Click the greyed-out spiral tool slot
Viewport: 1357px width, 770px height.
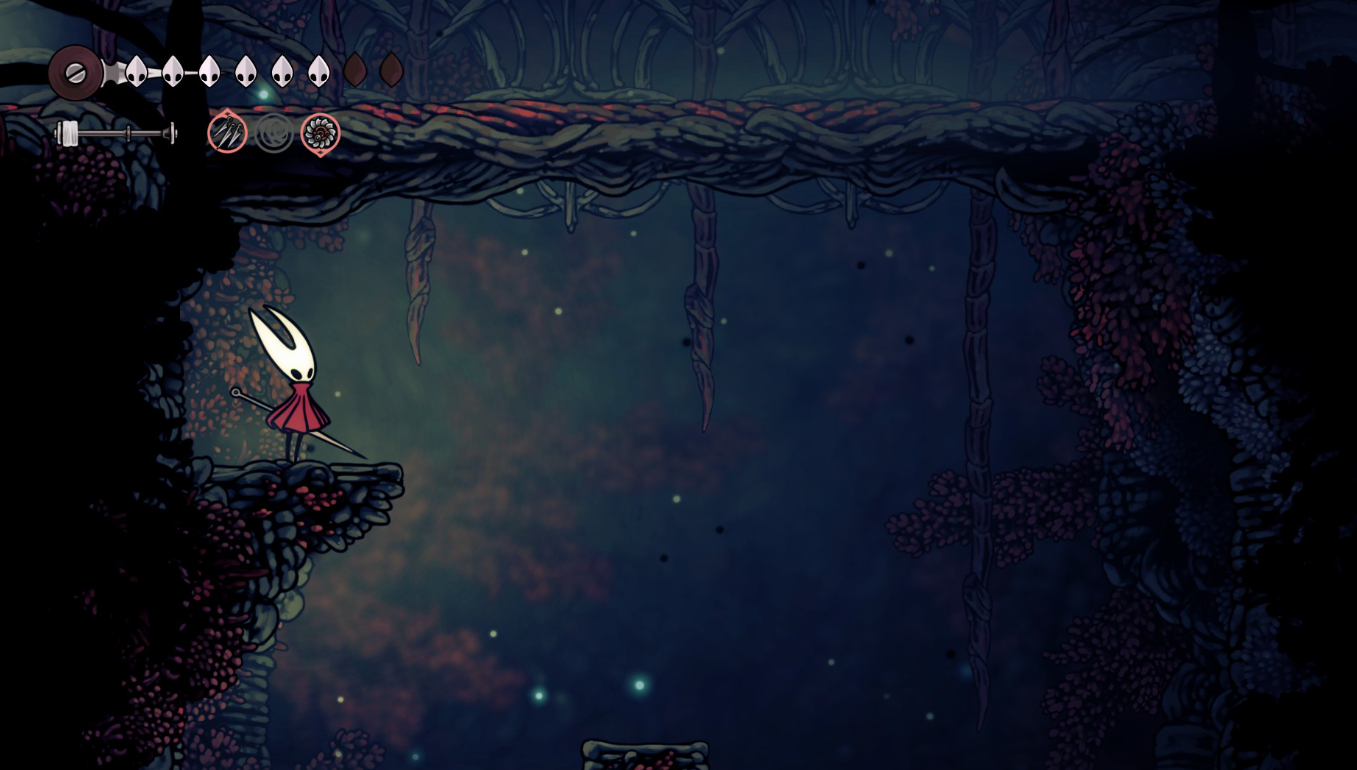pos(274,133)
